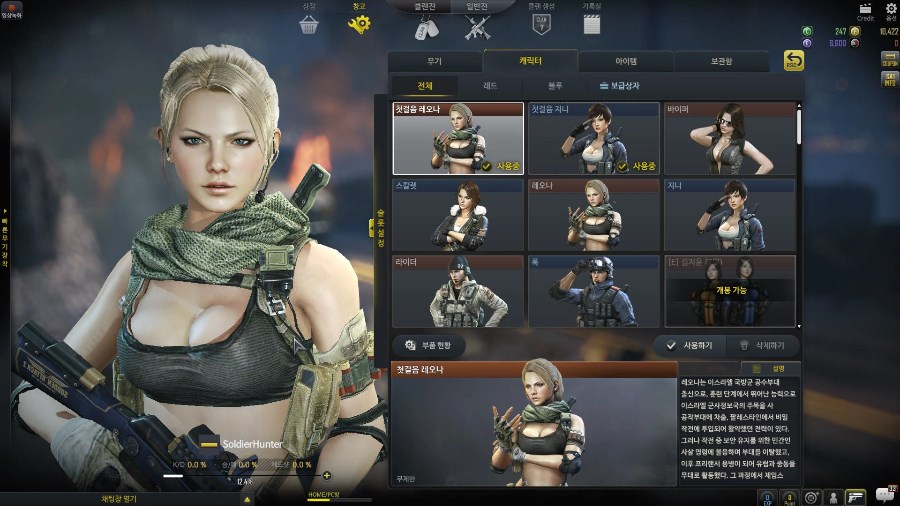This screenshot has height=506, width=900.
Task: Open the unlockable 개봉 가능 character pack
Action: tap(729, 291)
